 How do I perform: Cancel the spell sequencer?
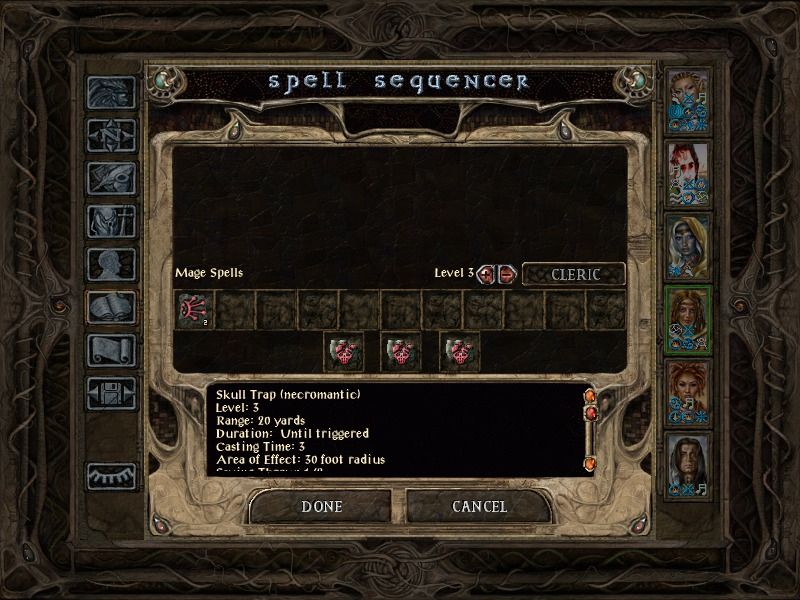pos(479,507)
